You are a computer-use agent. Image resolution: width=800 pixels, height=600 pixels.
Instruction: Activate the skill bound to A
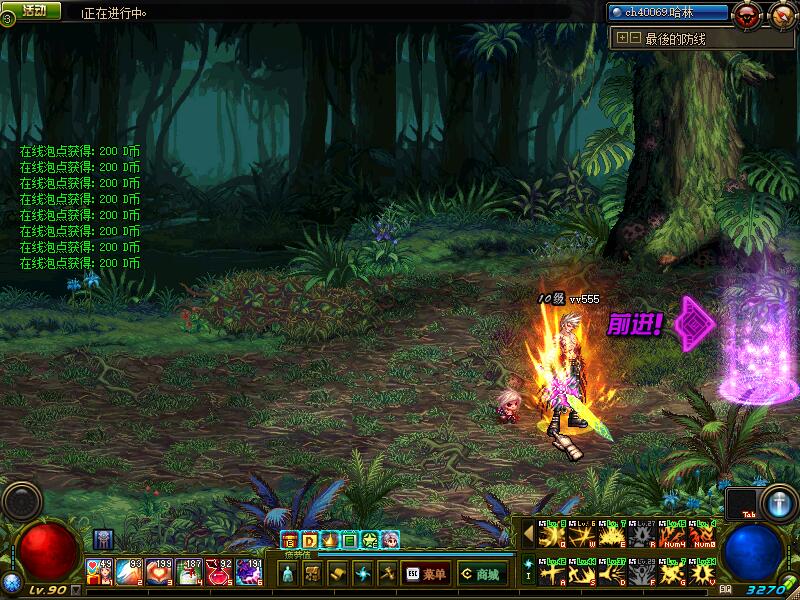point(551,573)
